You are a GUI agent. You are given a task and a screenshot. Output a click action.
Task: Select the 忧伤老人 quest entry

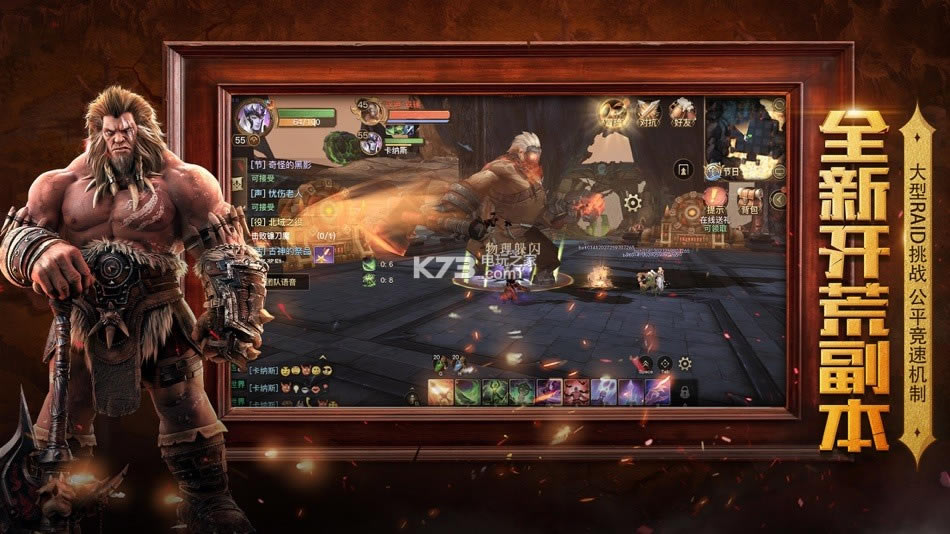point(276,193)
